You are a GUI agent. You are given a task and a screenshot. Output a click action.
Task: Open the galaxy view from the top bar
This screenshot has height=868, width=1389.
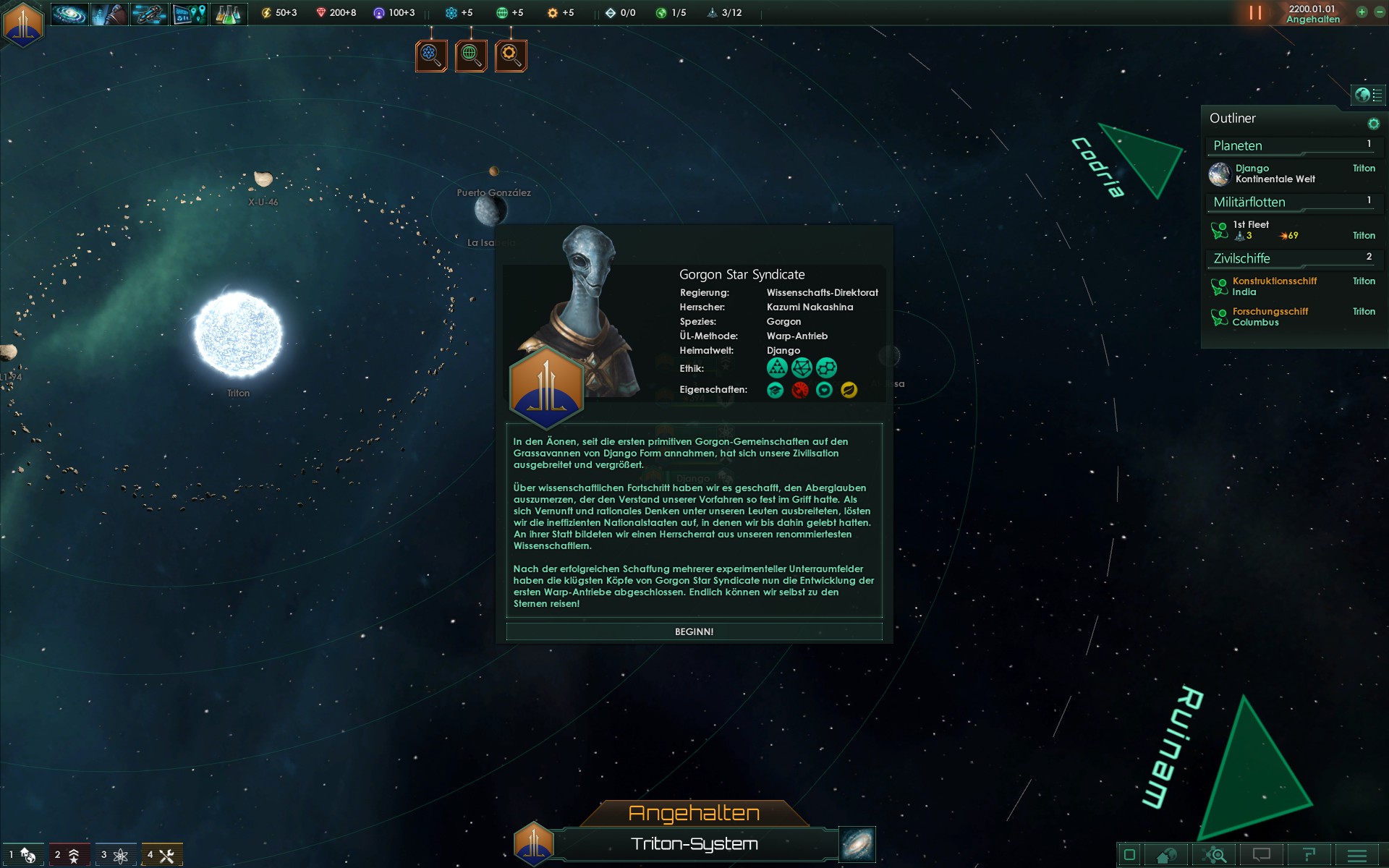(x=69, y=13)
